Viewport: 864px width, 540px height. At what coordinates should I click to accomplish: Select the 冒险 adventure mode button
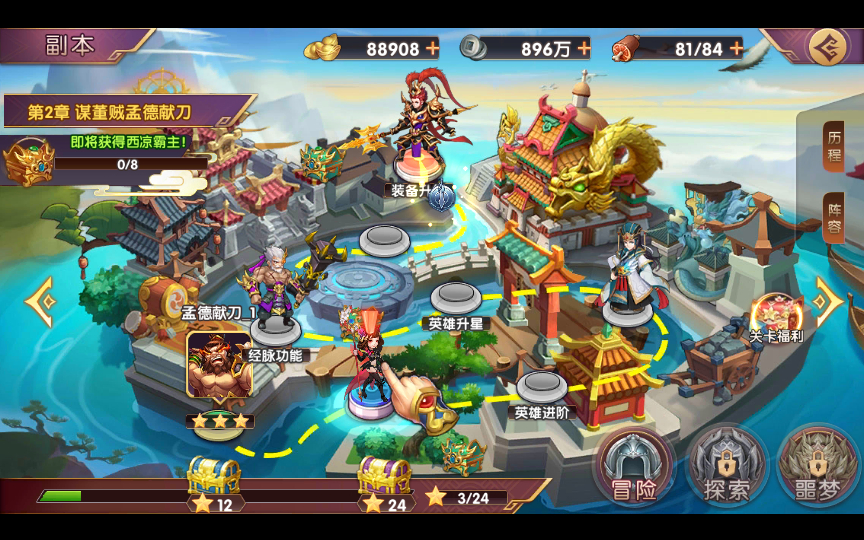pyautogui.click(x=632, y=468)
